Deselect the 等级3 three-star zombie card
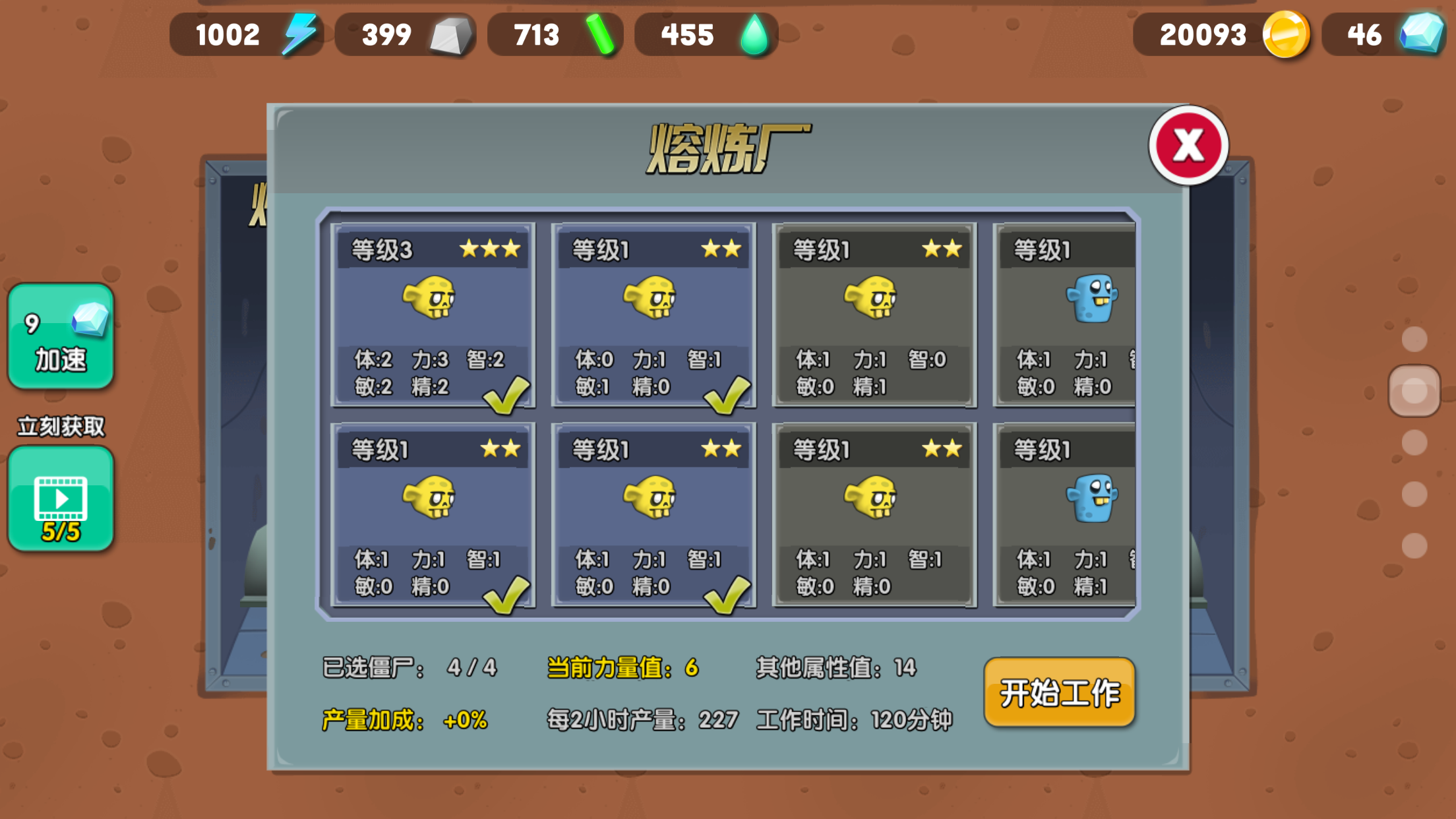The width and height of the screenshot is (1456, 819). (433, 315)
